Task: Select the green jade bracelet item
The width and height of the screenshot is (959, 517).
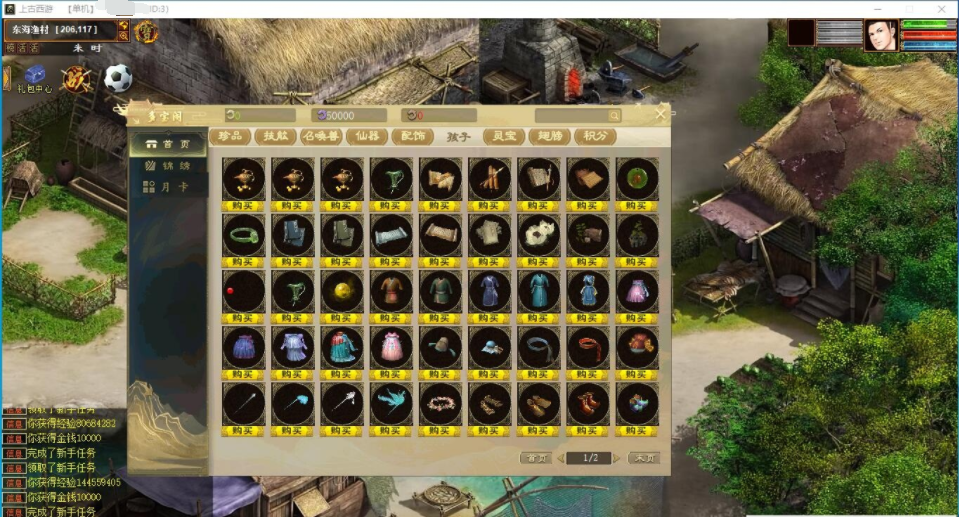Action: point(244,235)
